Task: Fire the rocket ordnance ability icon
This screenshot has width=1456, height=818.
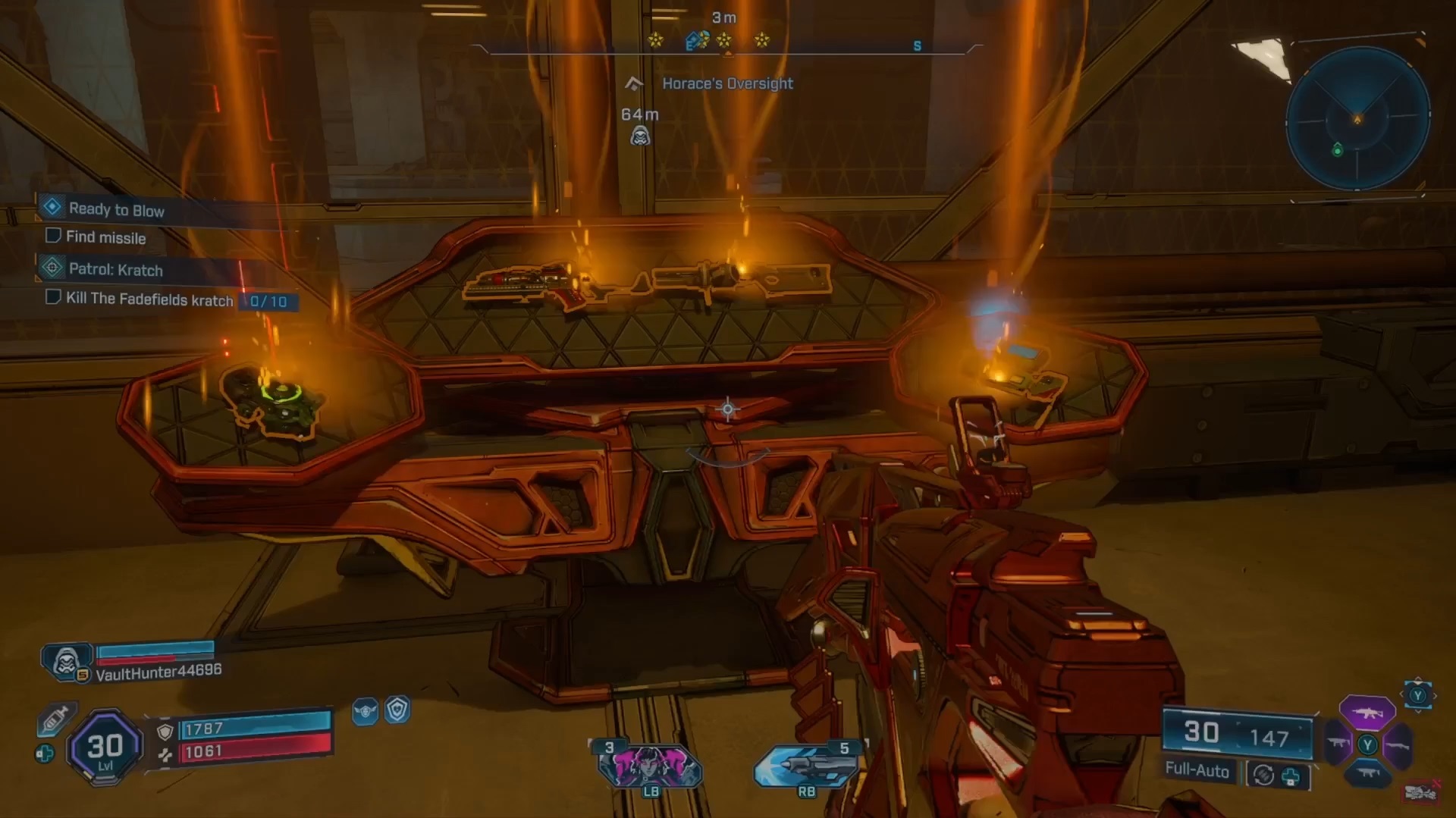Action: coord(805,766)
